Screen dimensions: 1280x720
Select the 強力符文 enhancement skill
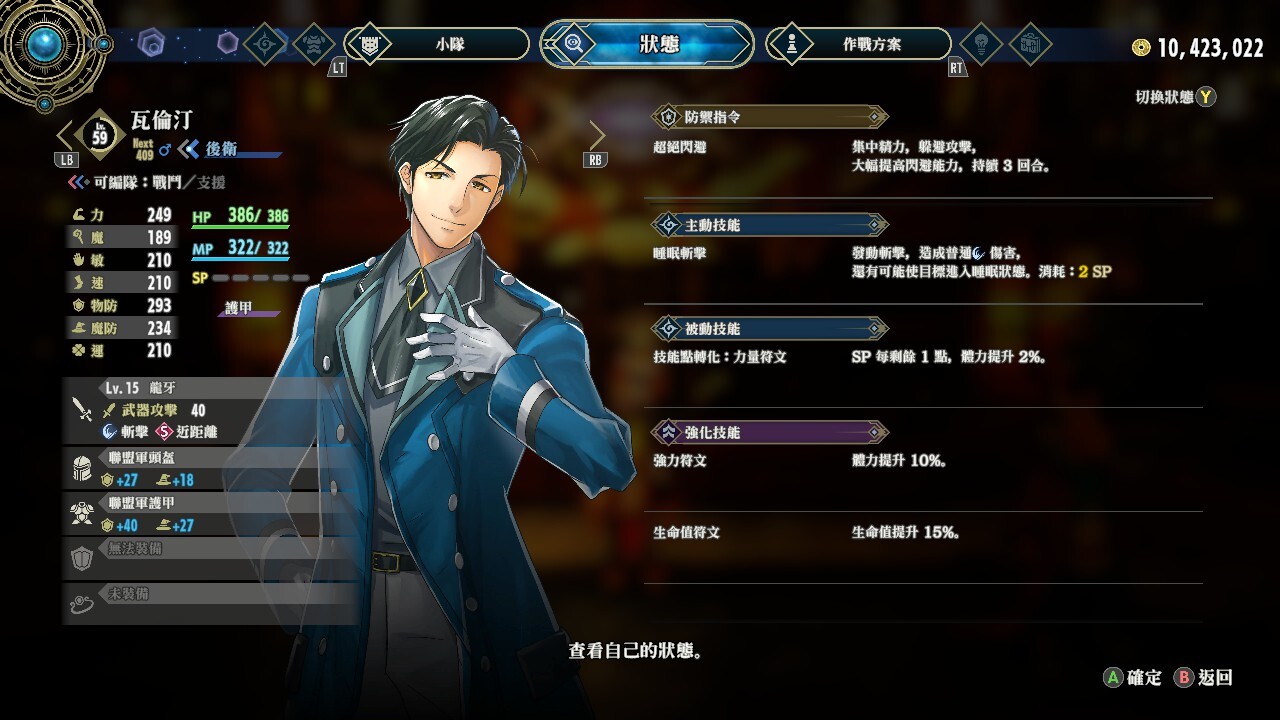tap(680, 461)
